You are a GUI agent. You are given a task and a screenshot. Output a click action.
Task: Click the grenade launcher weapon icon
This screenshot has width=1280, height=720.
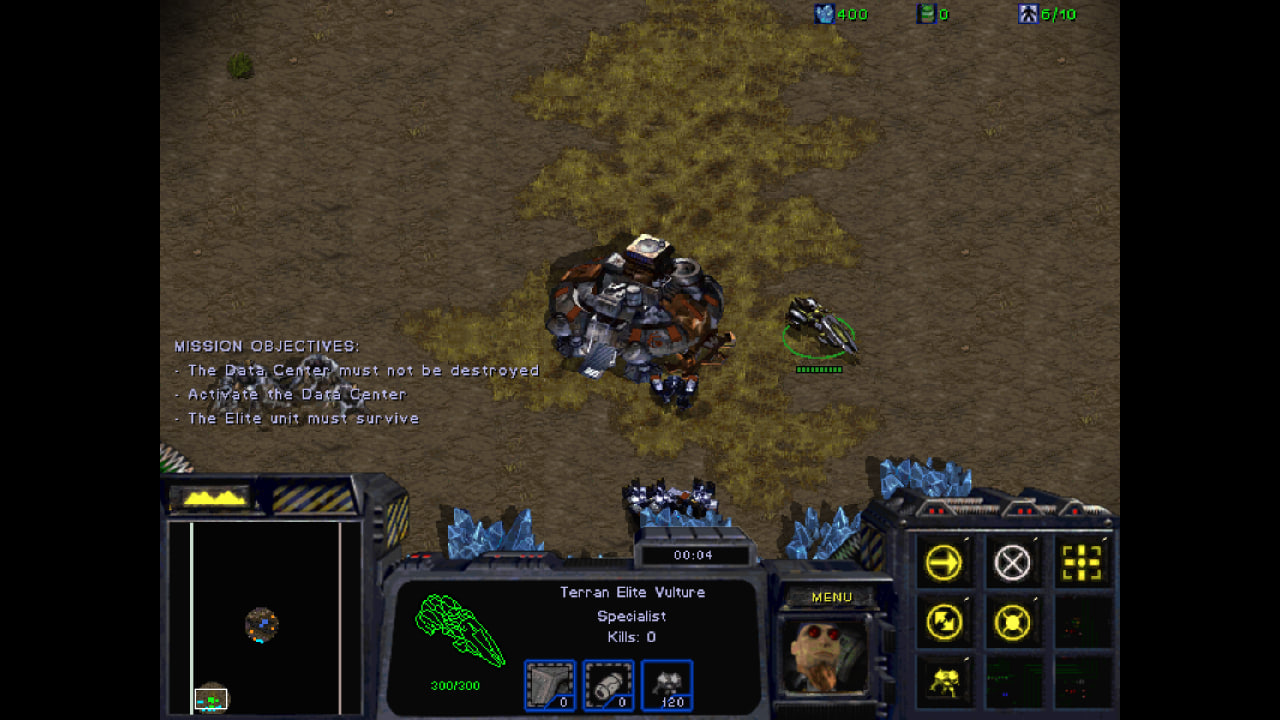click(608, 685)
